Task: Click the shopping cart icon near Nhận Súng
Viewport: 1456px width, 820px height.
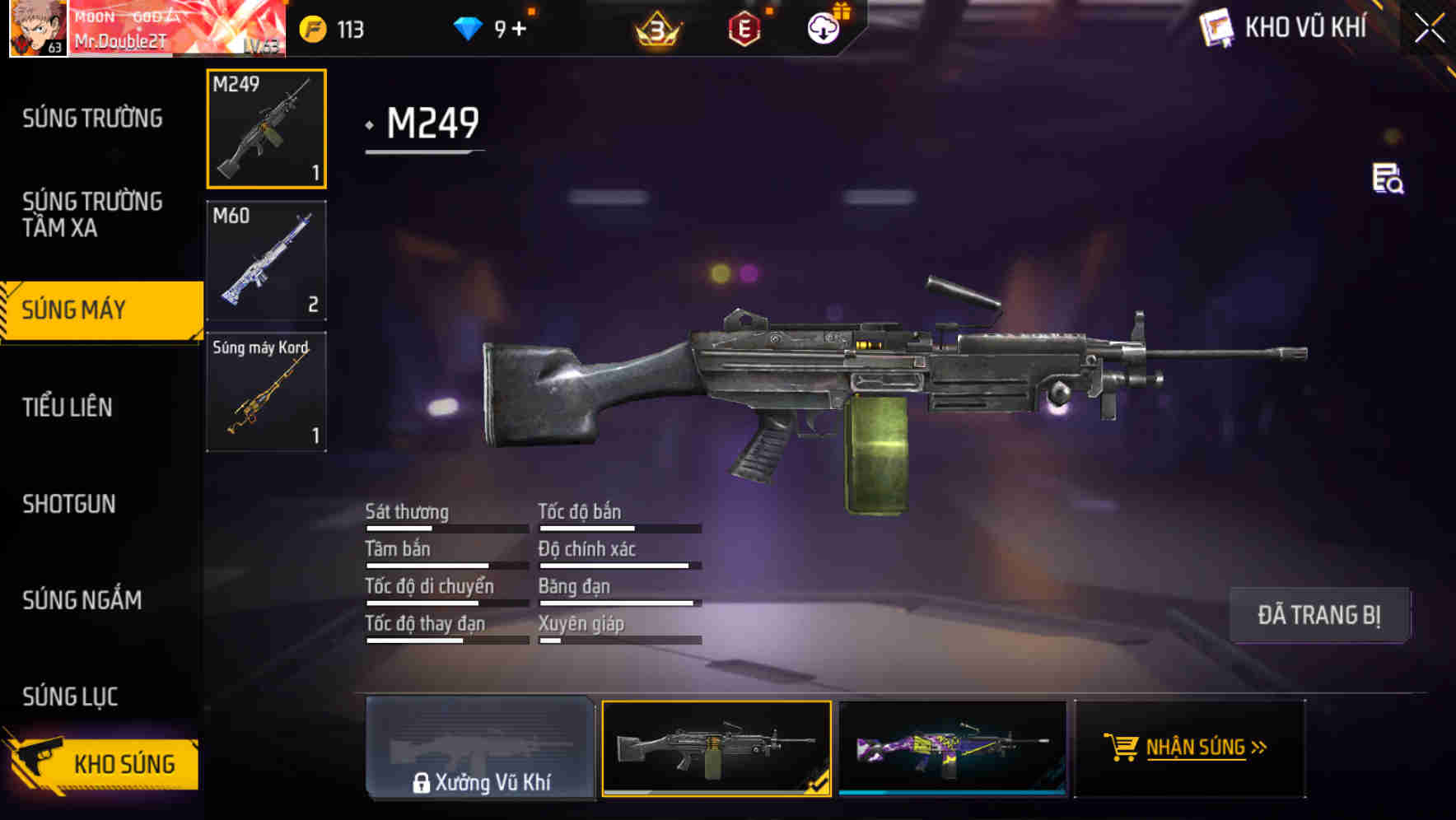Action: coord(1120,748)
